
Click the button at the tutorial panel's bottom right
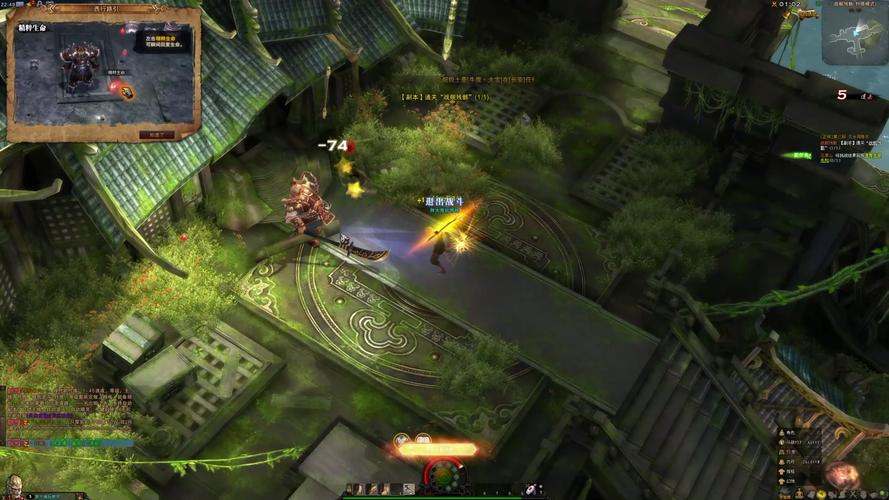[x=157, y=133]
